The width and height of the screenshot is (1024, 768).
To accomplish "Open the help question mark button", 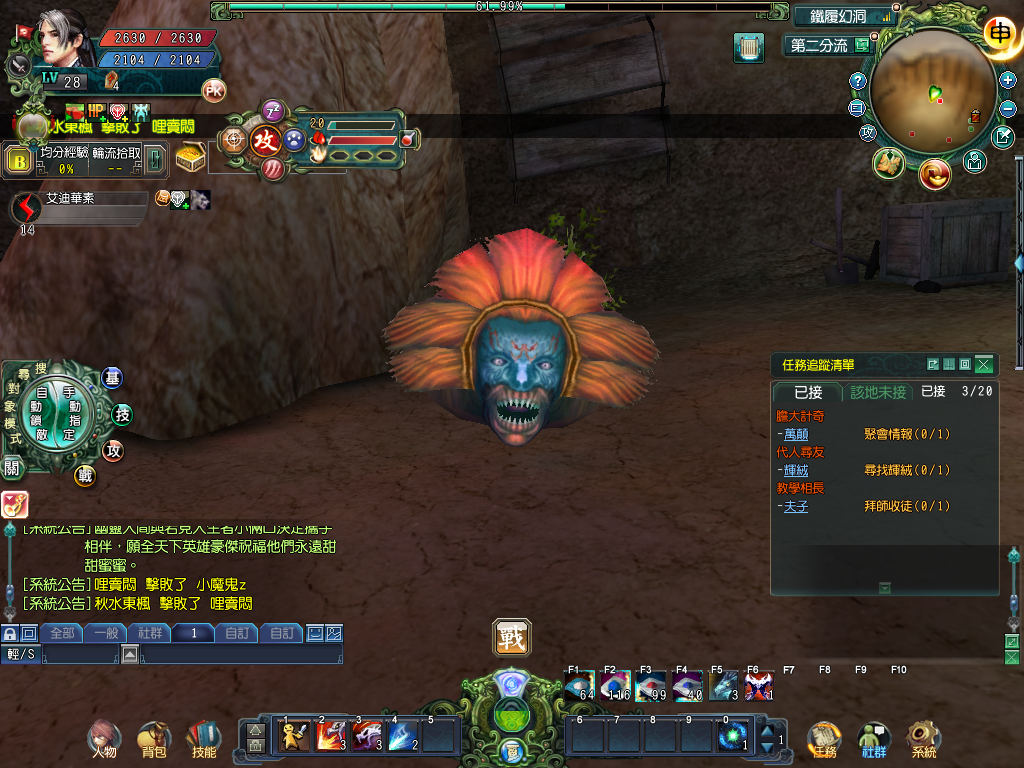I will (x=857, y=81).
